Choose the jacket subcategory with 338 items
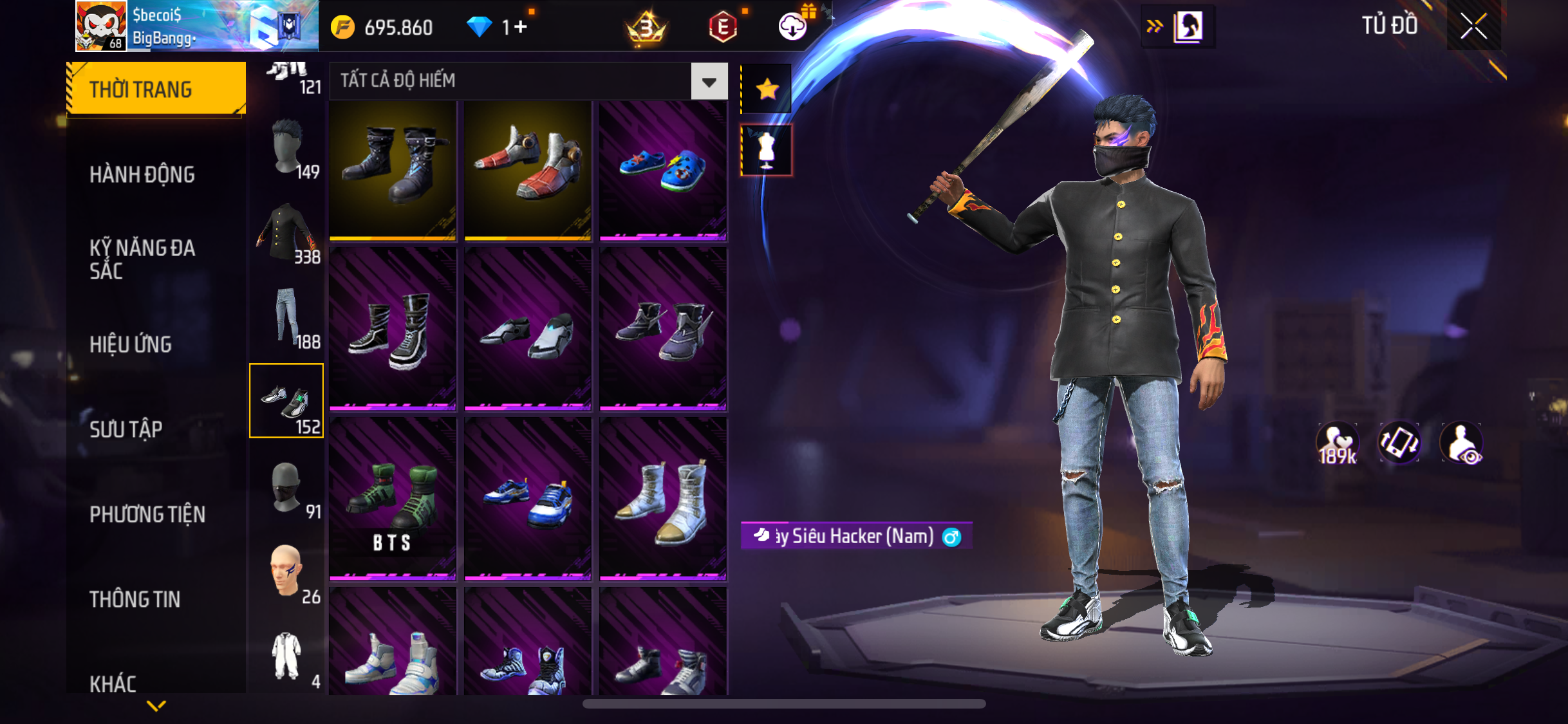1568x724 pixels. click(x=286, y=234)
